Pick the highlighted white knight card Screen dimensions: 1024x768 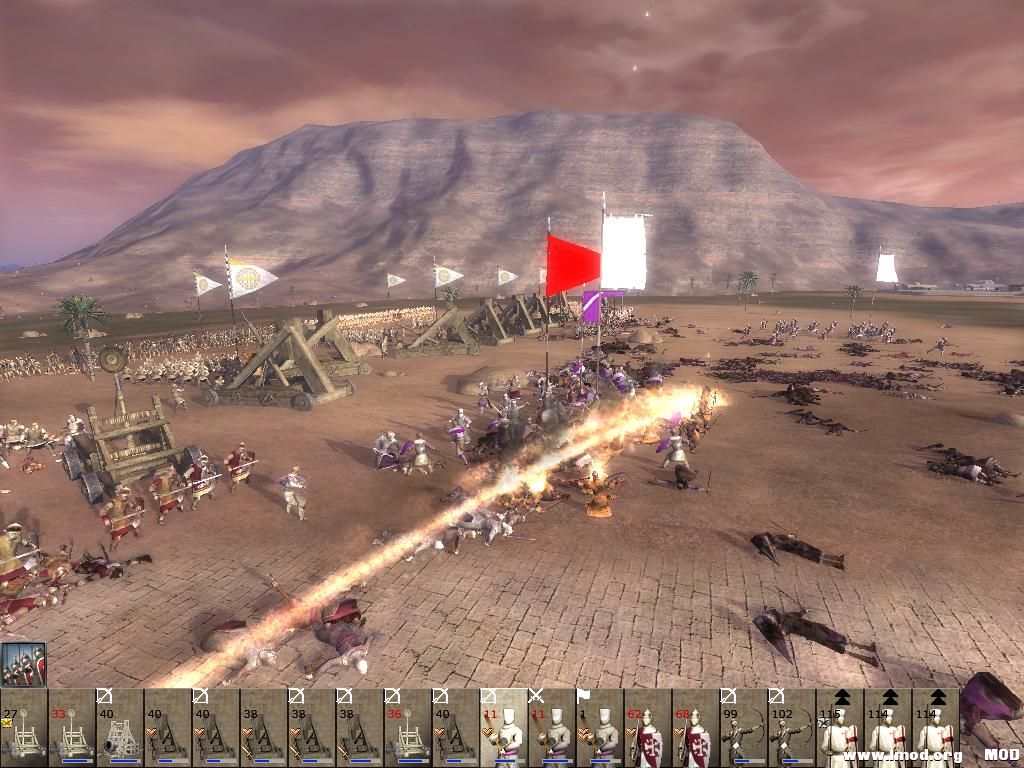pyautogui.click(x=503, y=729)
